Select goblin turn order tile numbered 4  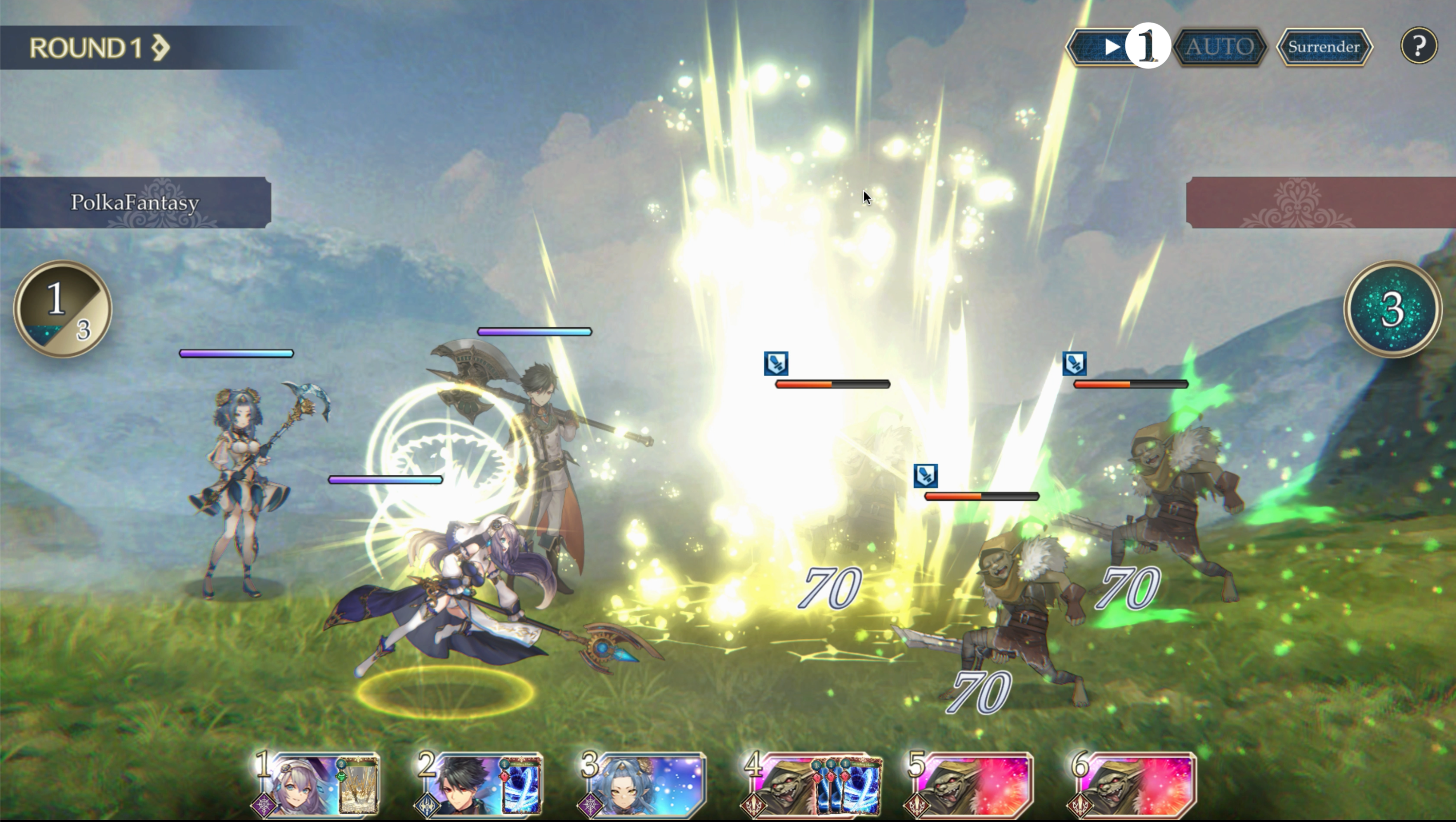811,785
